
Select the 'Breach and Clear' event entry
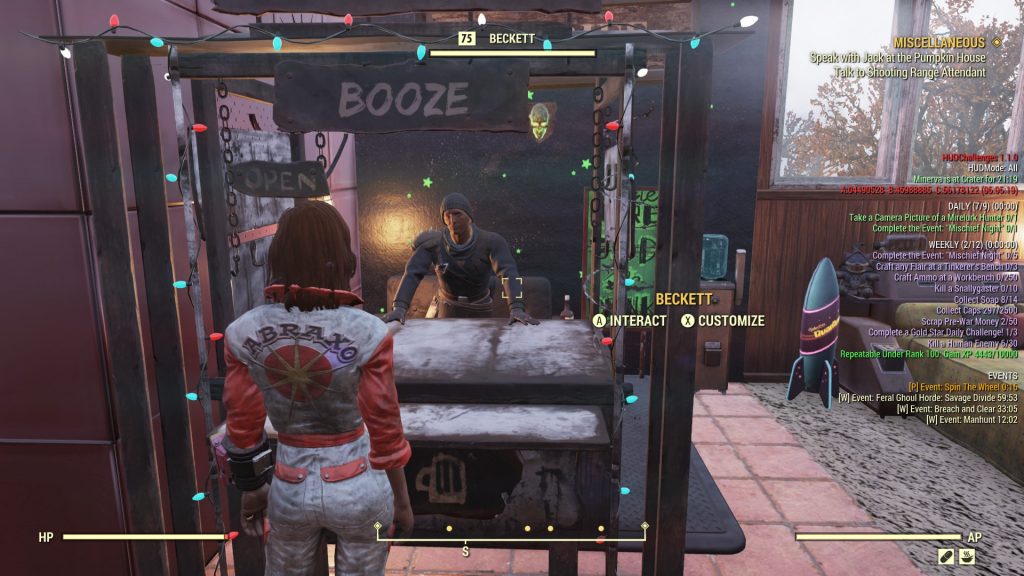957,409
